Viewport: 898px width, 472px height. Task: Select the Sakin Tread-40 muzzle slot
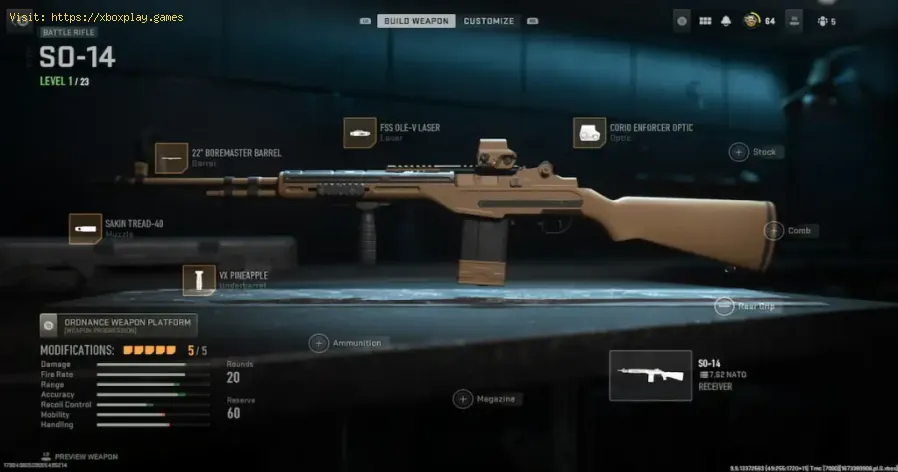point(85,228)
